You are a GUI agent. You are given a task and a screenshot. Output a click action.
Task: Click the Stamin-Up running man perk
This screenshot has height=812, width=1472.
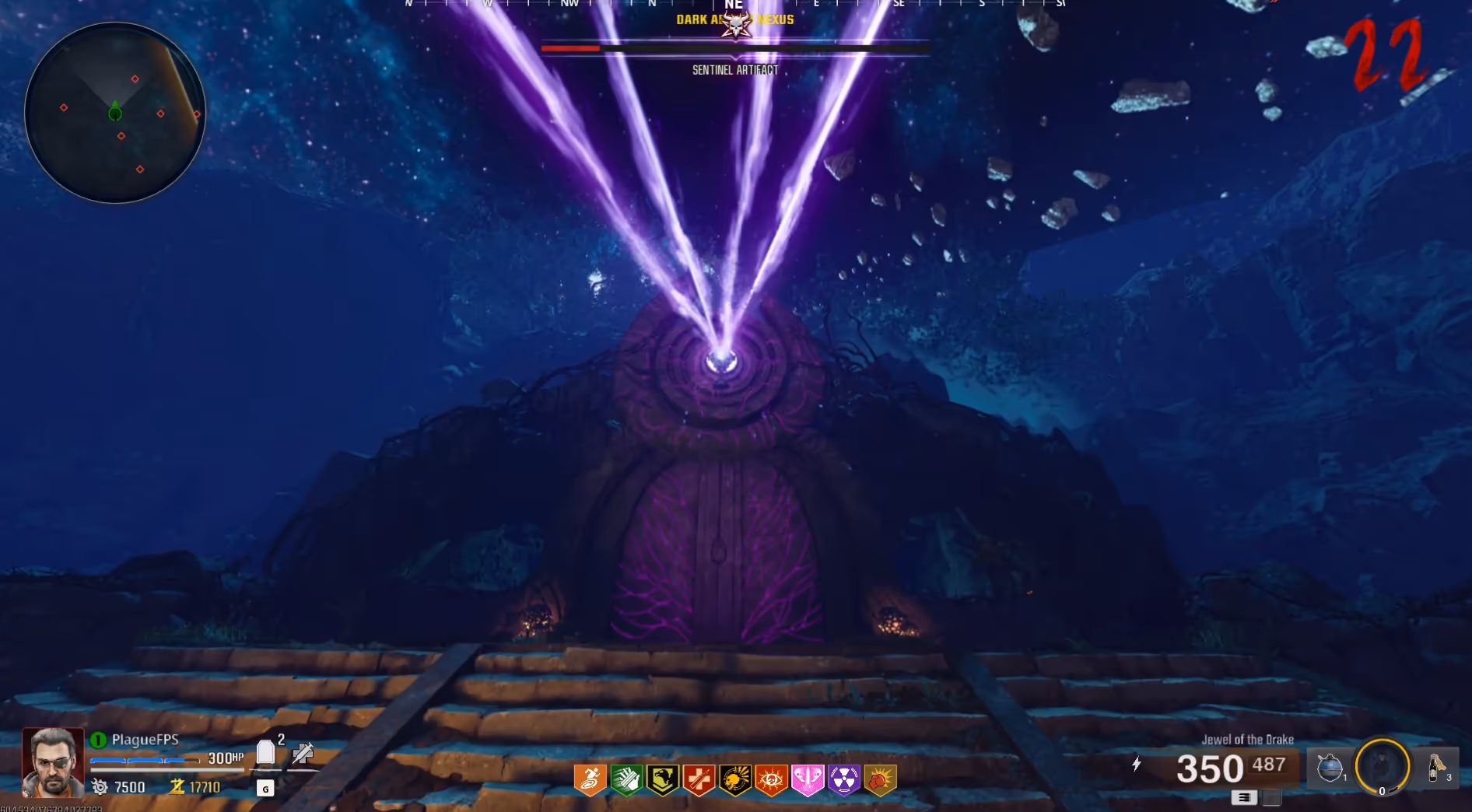tap(590, 779)
